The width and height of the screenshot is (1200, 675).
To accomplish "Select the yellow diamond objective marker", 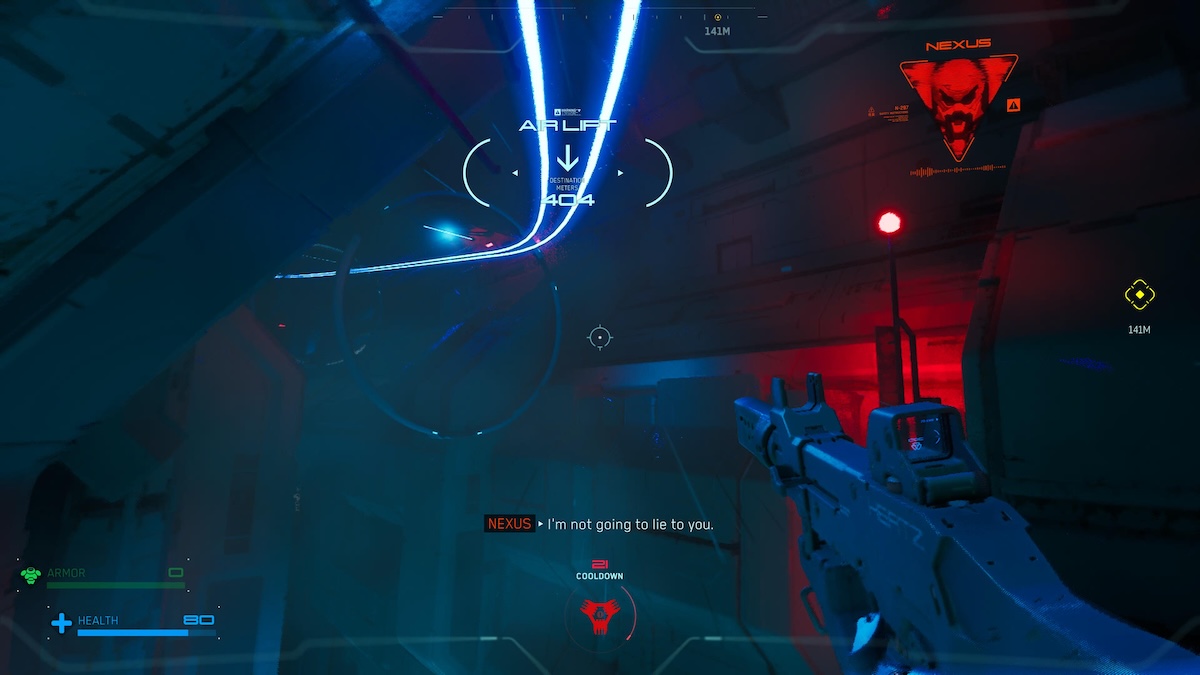I will 1139,295.
